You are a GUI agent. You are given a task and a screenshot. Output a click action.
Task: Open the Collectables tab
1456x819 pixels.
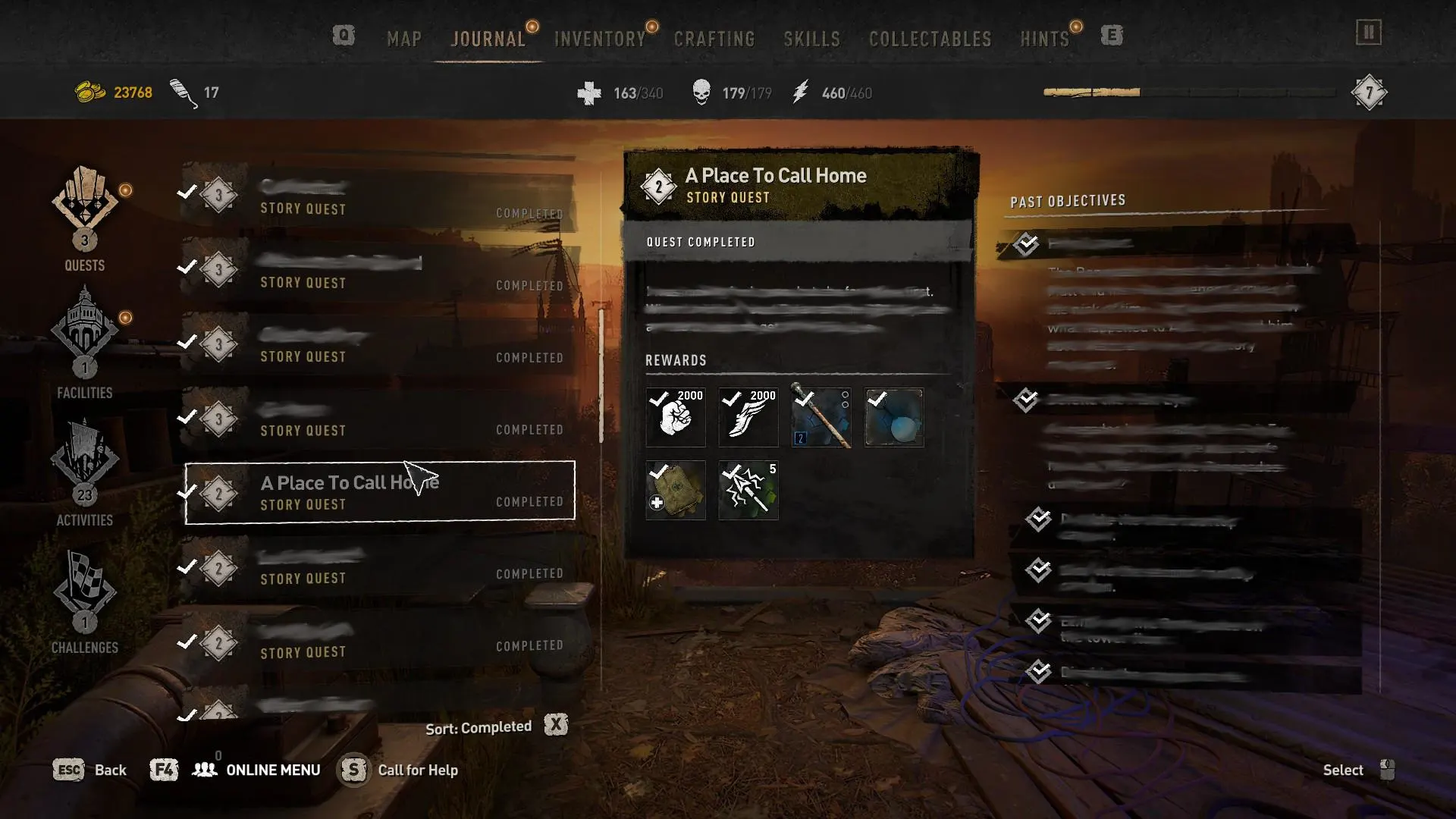pyautogui.click(x=930, y=39)
